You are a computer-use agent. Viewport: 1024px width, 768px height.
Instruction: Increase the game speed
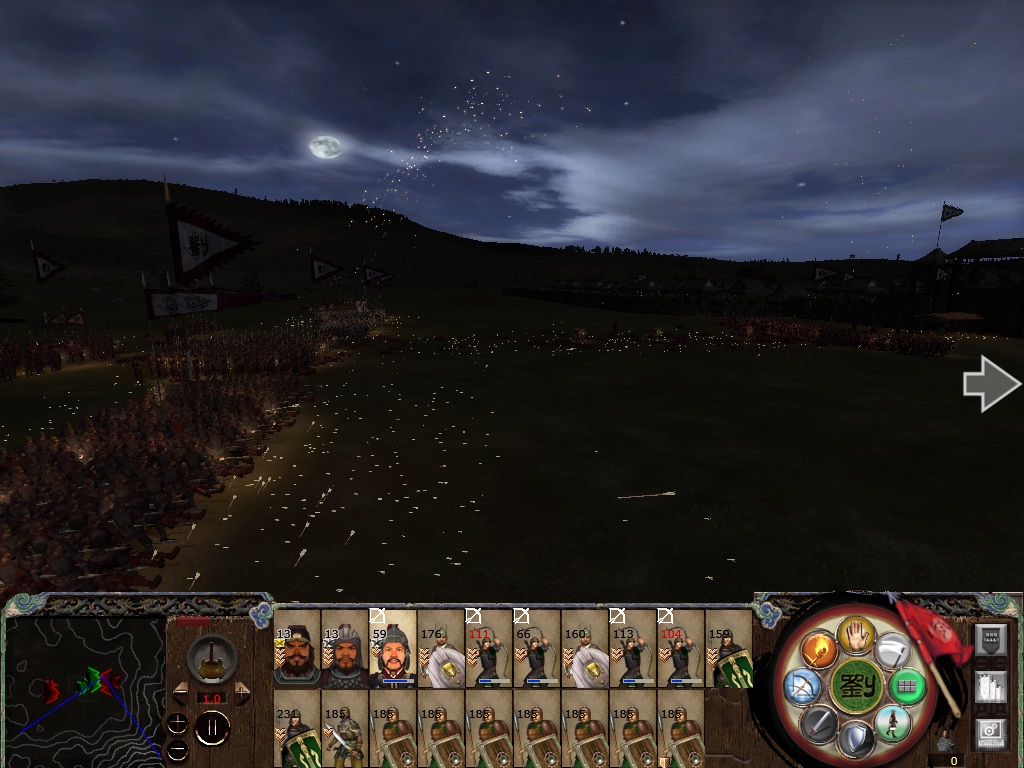241,692
